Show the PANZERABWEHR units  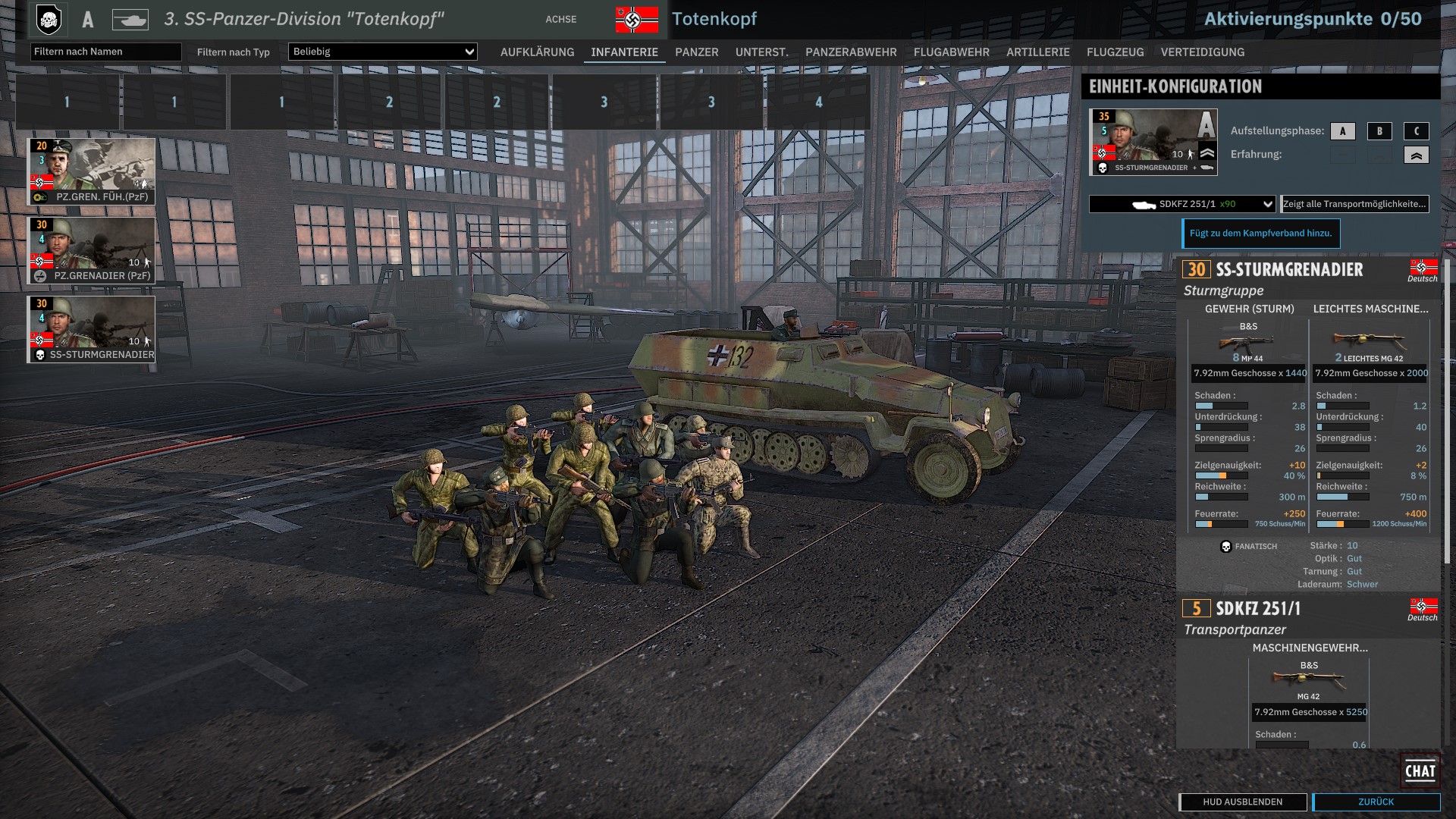(x=851, y=52)
